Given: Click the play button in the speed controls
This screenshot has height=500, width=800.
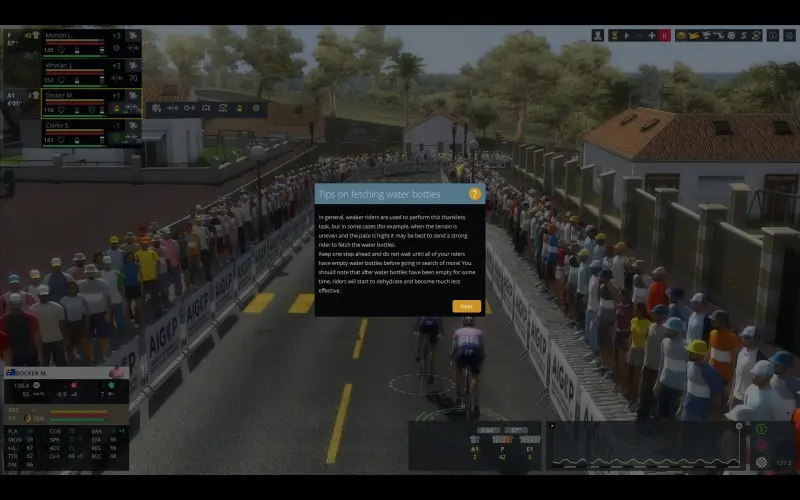Looking at the screenshot, I should click(x=626, y=35).
